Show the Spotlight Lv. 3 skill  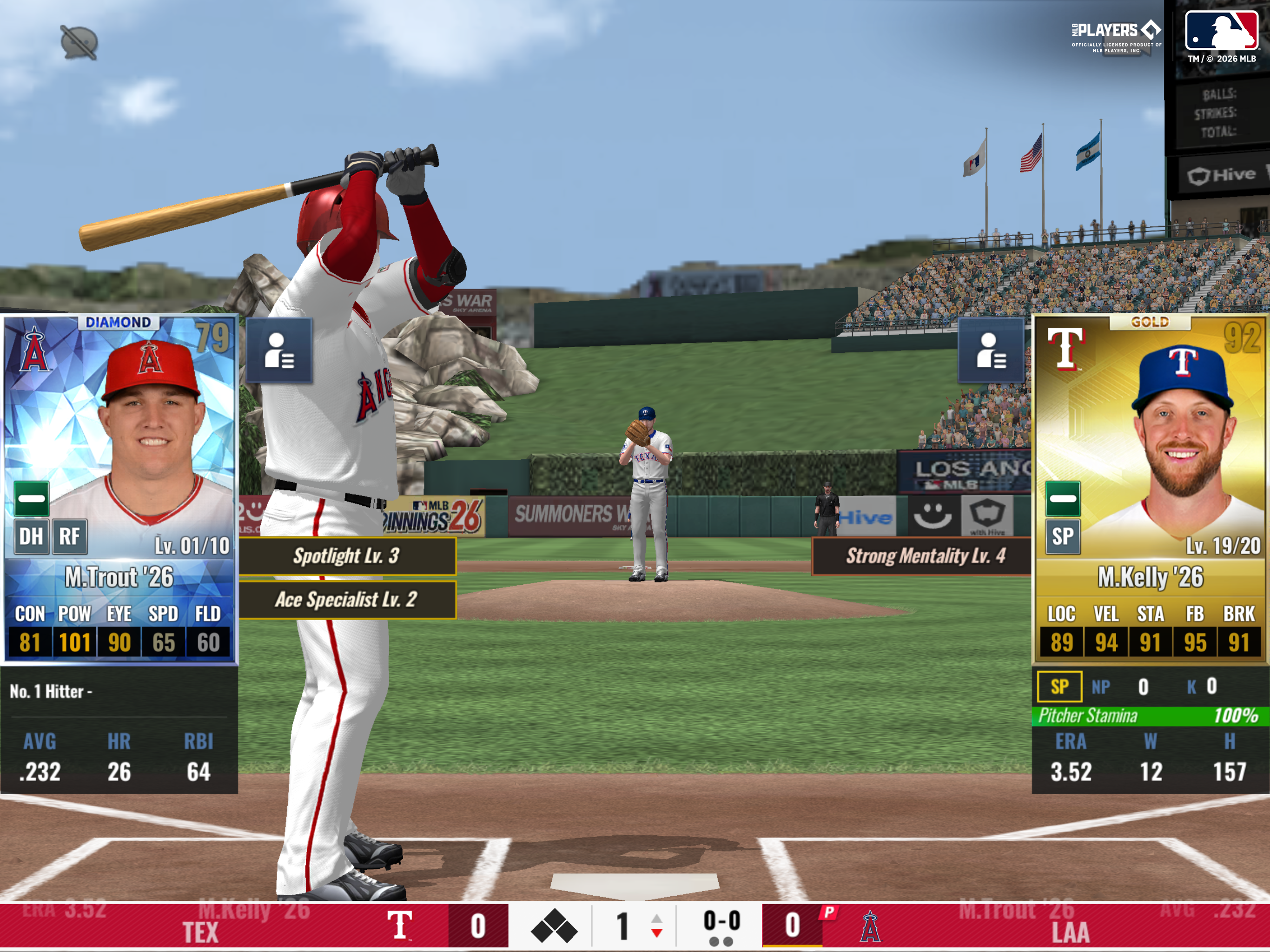click(347, 556)
